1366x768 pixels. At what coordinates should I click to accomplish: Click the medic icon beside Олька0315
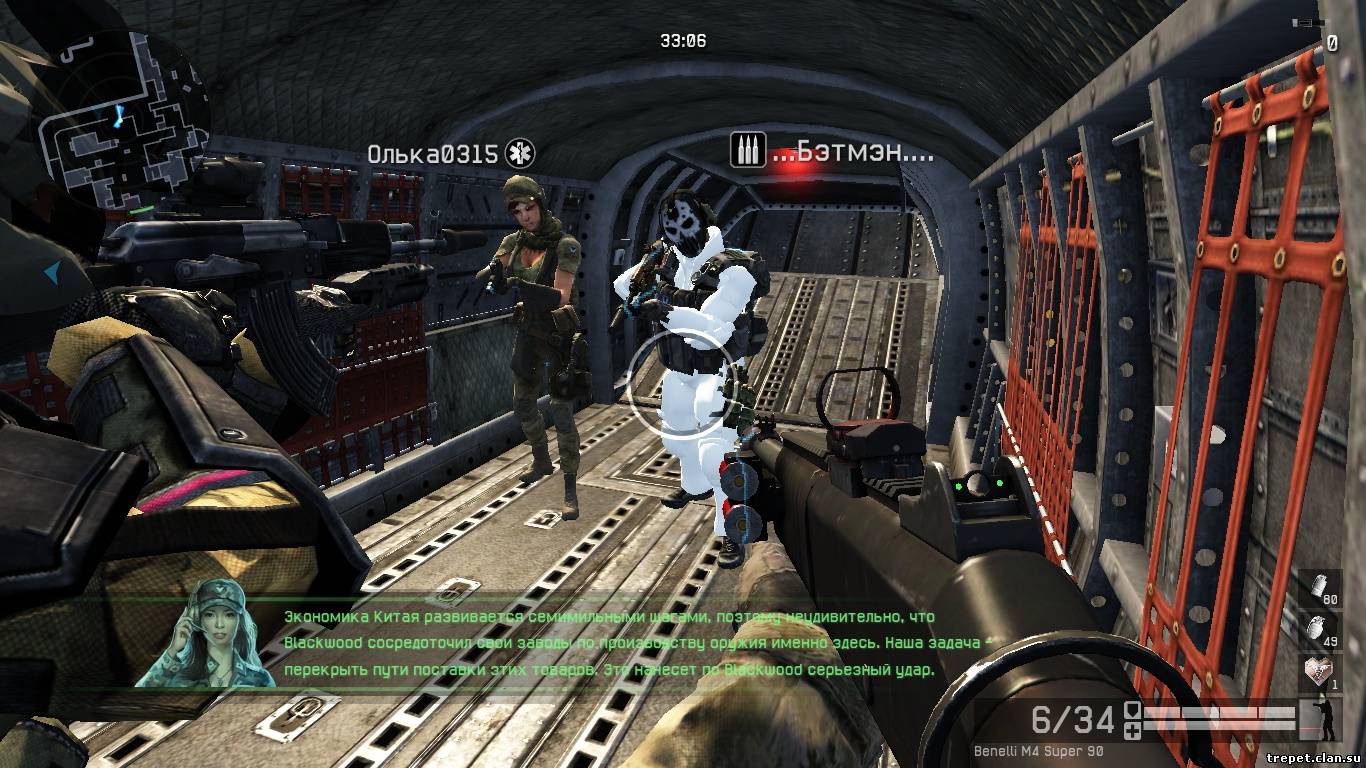click(x=520, y=153)
